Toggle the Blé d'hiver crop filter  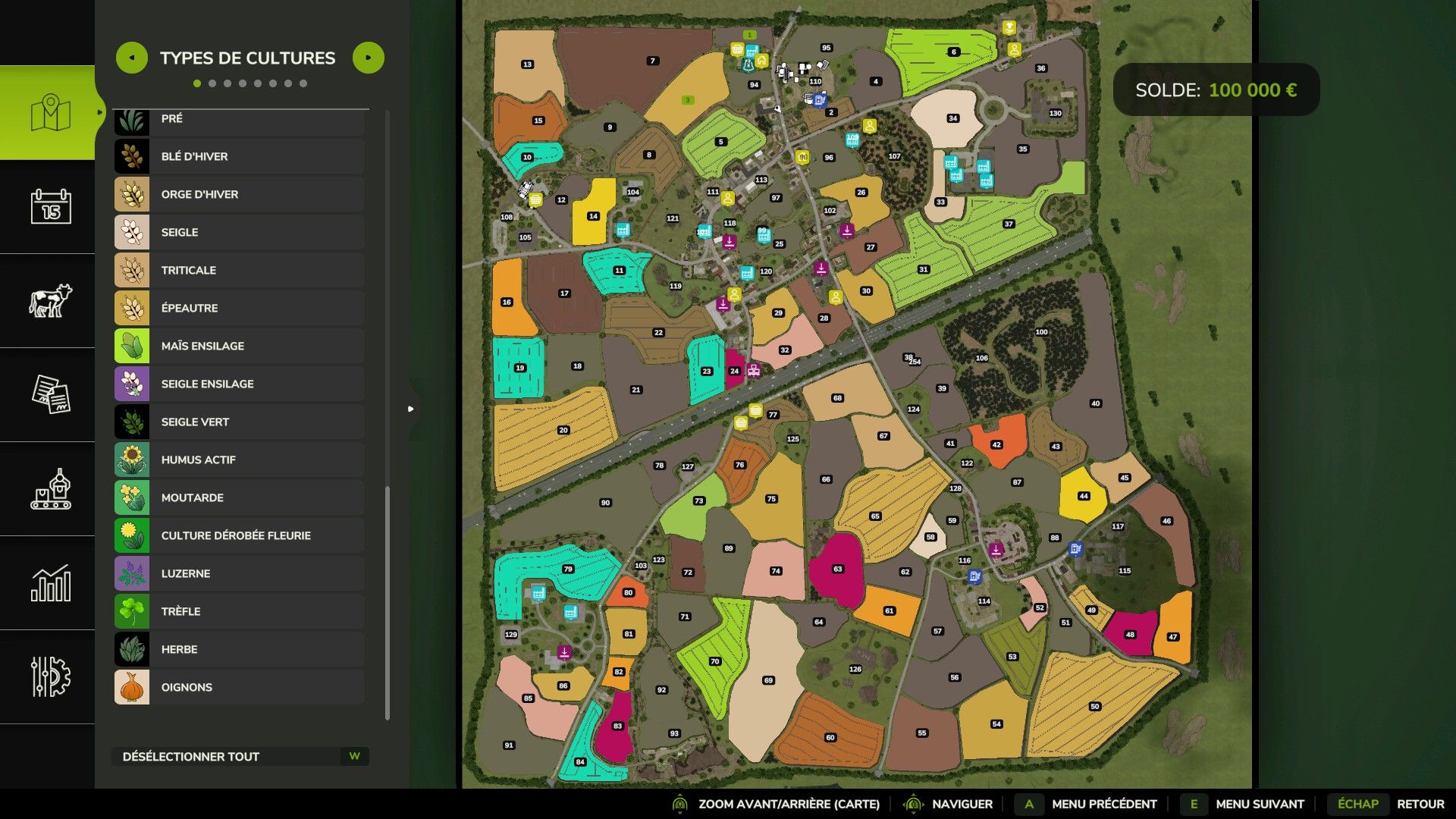[x=239, y=156]
